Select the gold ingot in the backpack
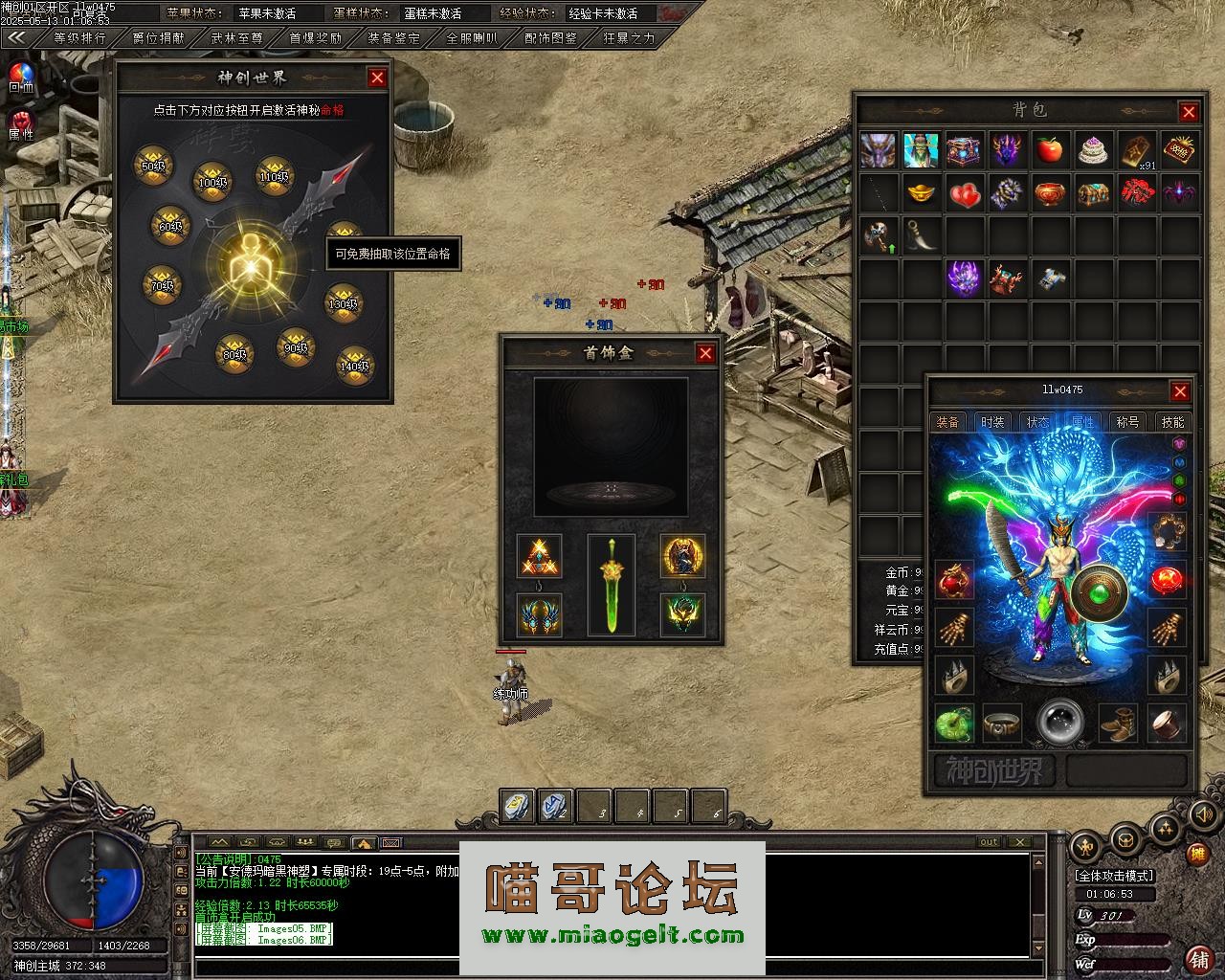Image resolution: width=1225 pixels, height=980 pixels. 922,194
